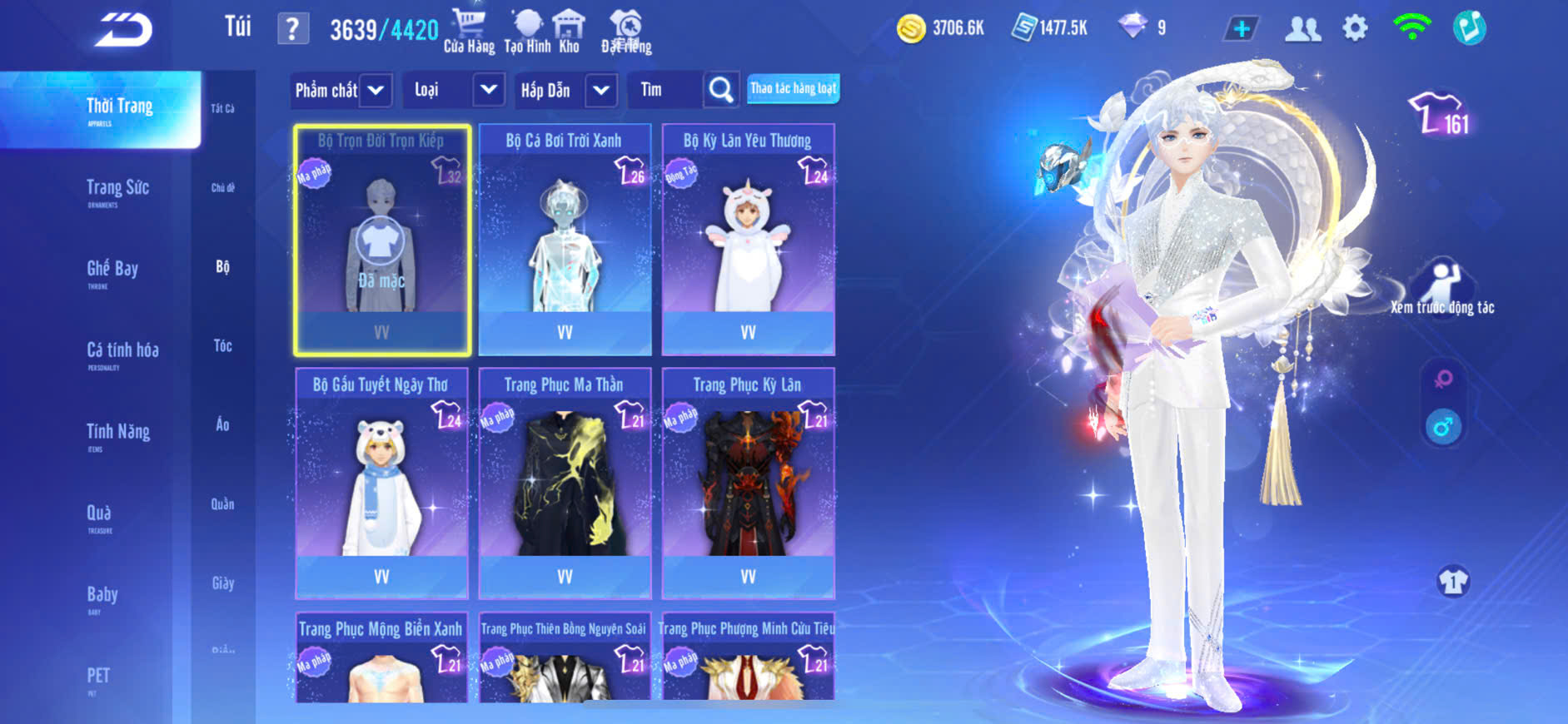Screen dimensions: 1568x724
Task: Choose the Tóc subcategory
Action: coord(222,345)
